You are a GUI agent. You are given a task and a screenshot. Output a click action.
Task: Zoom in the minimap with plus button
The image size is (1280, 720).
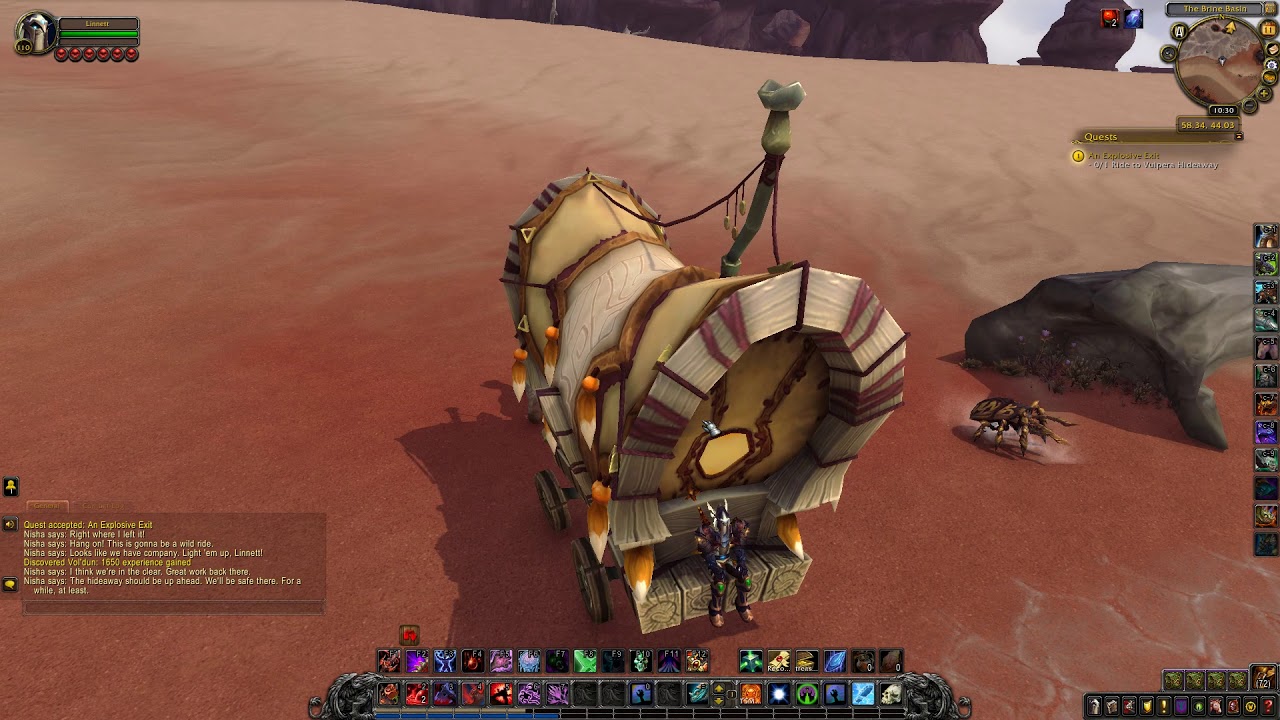(x=1266, y=93)
